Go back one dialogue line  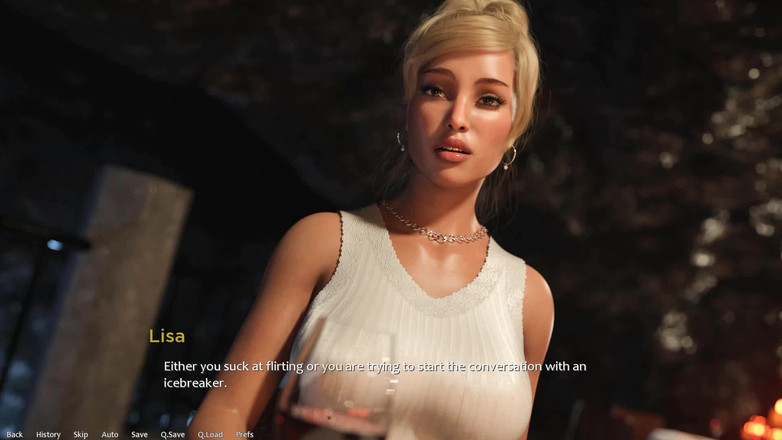14,434
